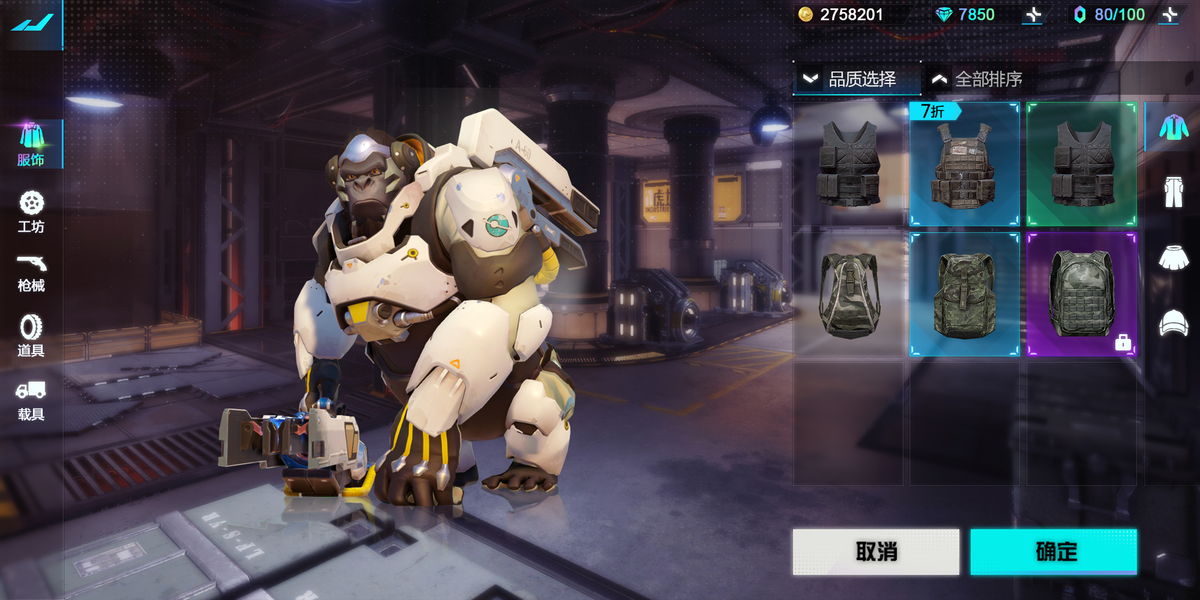The image size is (1200, 600).
Task: Choose the camo backpack in blue slot
Action: tap(964, 294)
